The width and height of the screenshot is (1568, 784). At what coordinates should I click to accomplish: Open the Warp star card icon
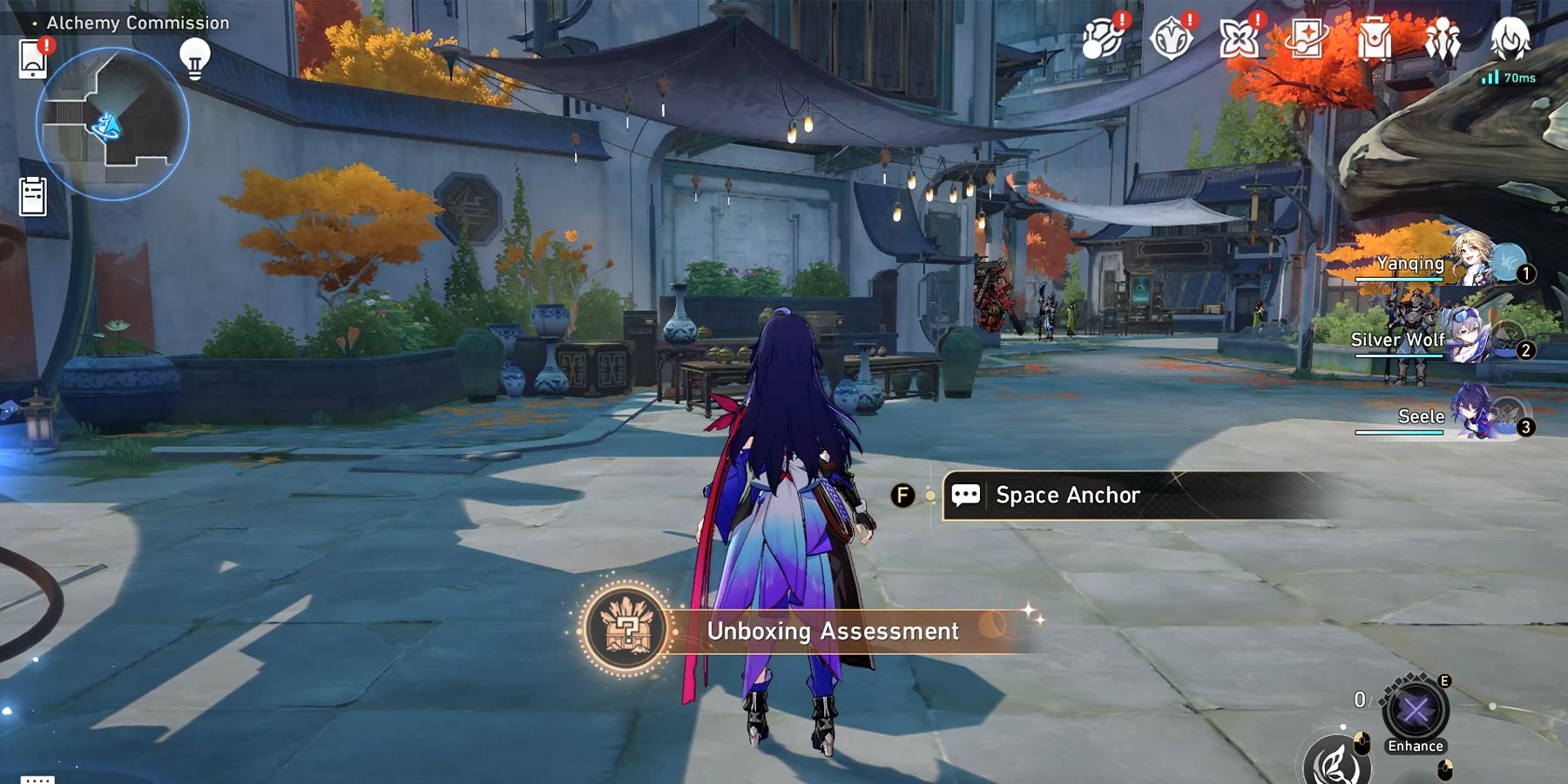click(x=1306, y=39)
